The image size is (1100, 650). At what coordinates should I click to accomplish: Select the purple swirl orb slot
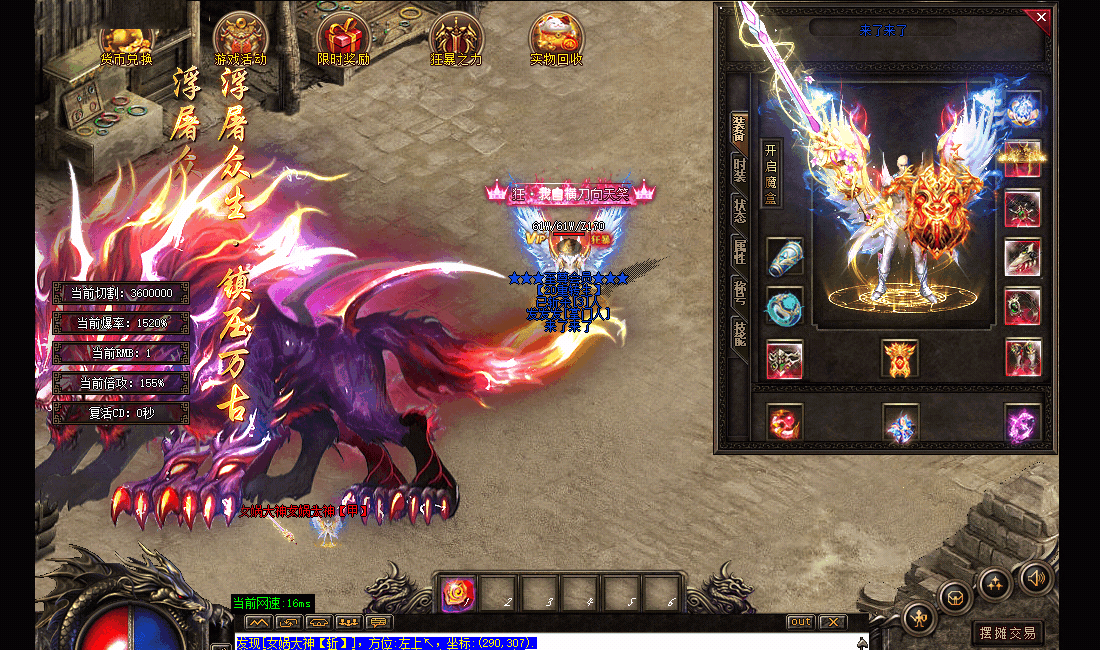point(1023,423)
